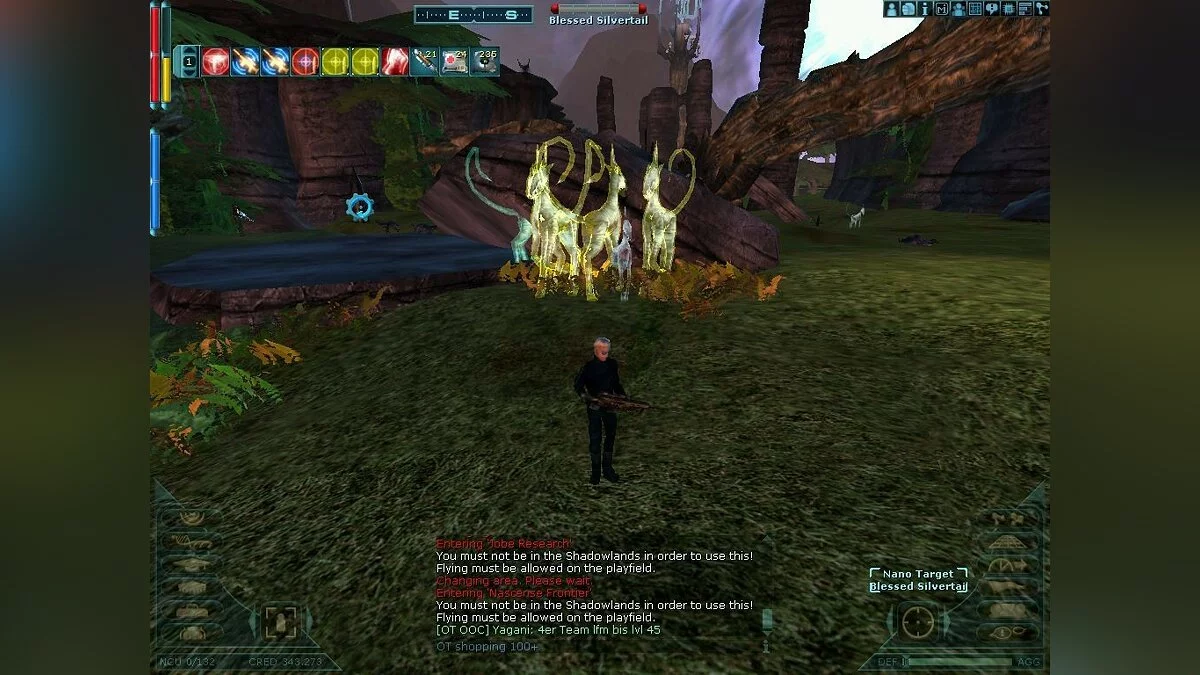Activate the red crosshair target ability

coord(306,62)
